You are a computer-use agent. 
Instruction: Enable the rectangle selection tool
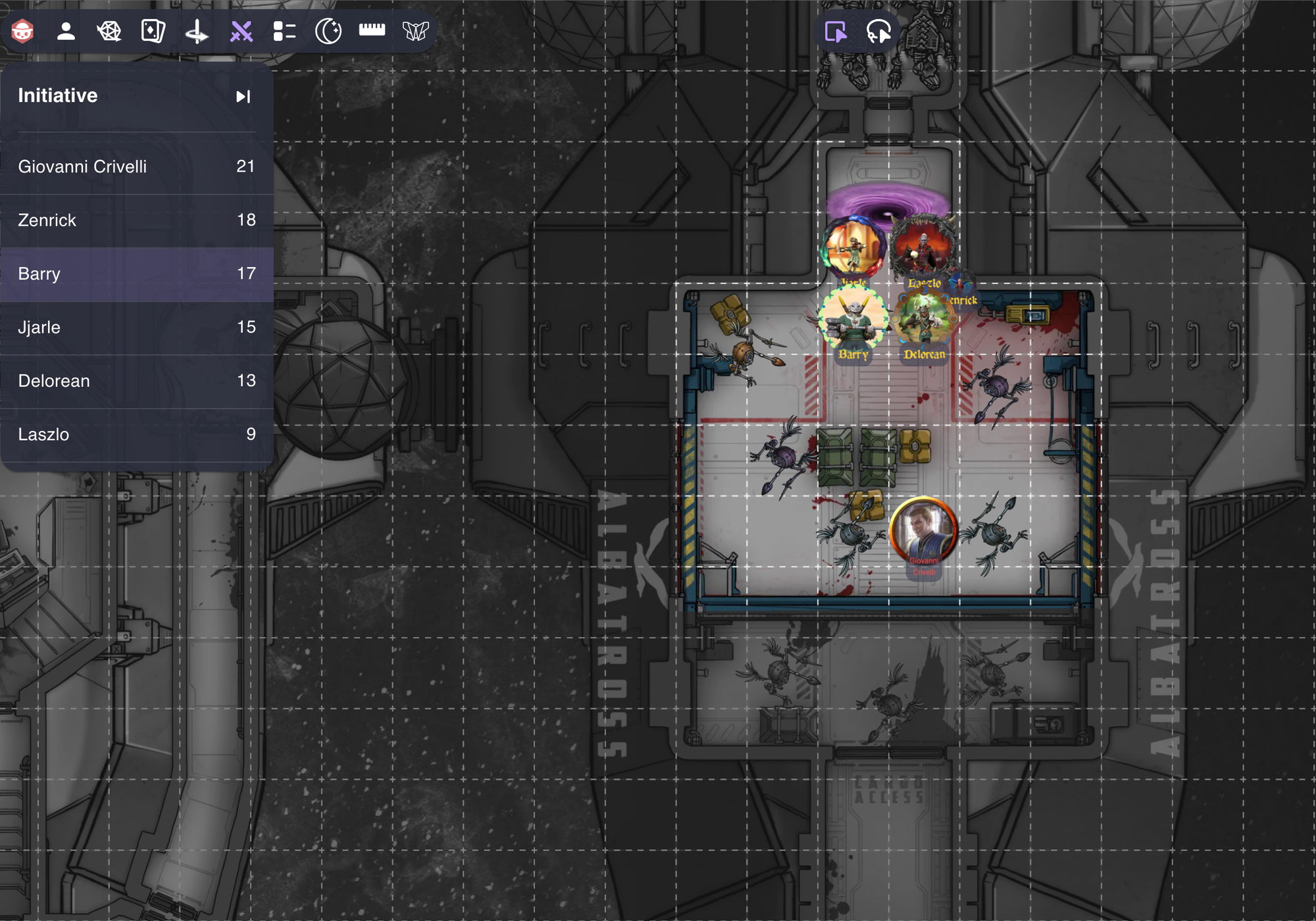[x=834, y=30]
